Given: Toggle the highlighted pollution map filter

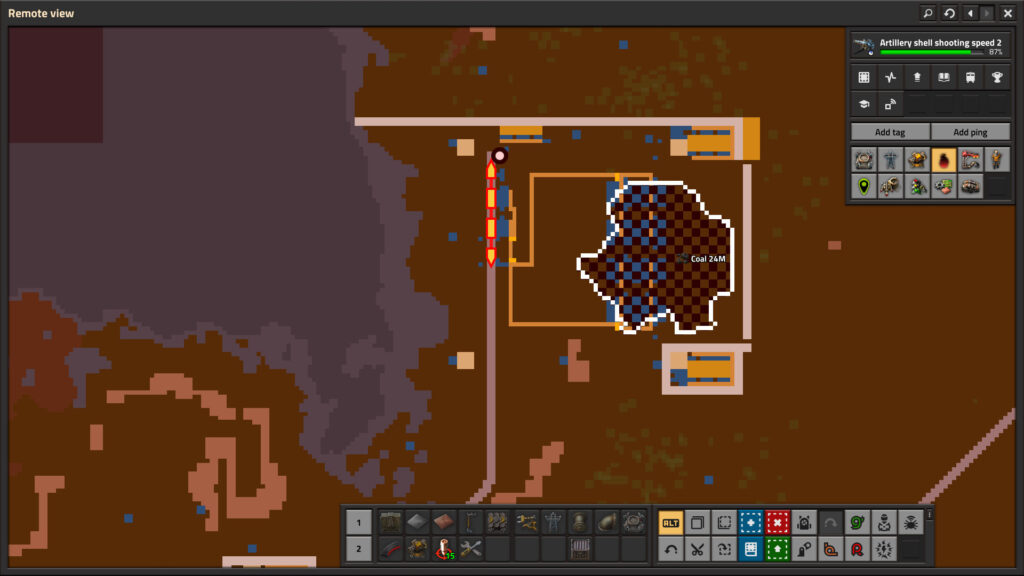Looking at the screenshot, I should 943,159.
